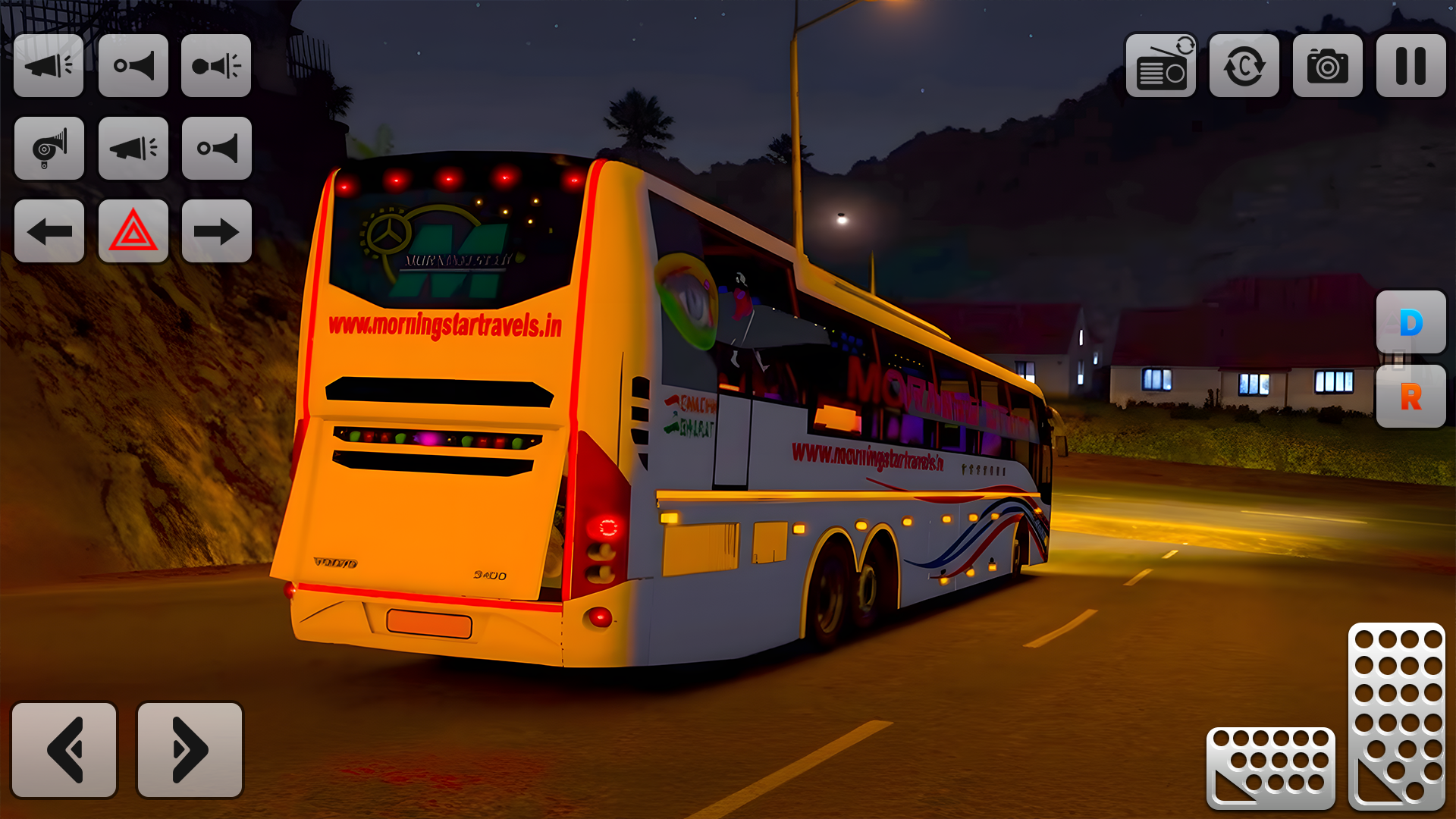
Task: Shift into Reverse gear R
Action: [1410, 397]
